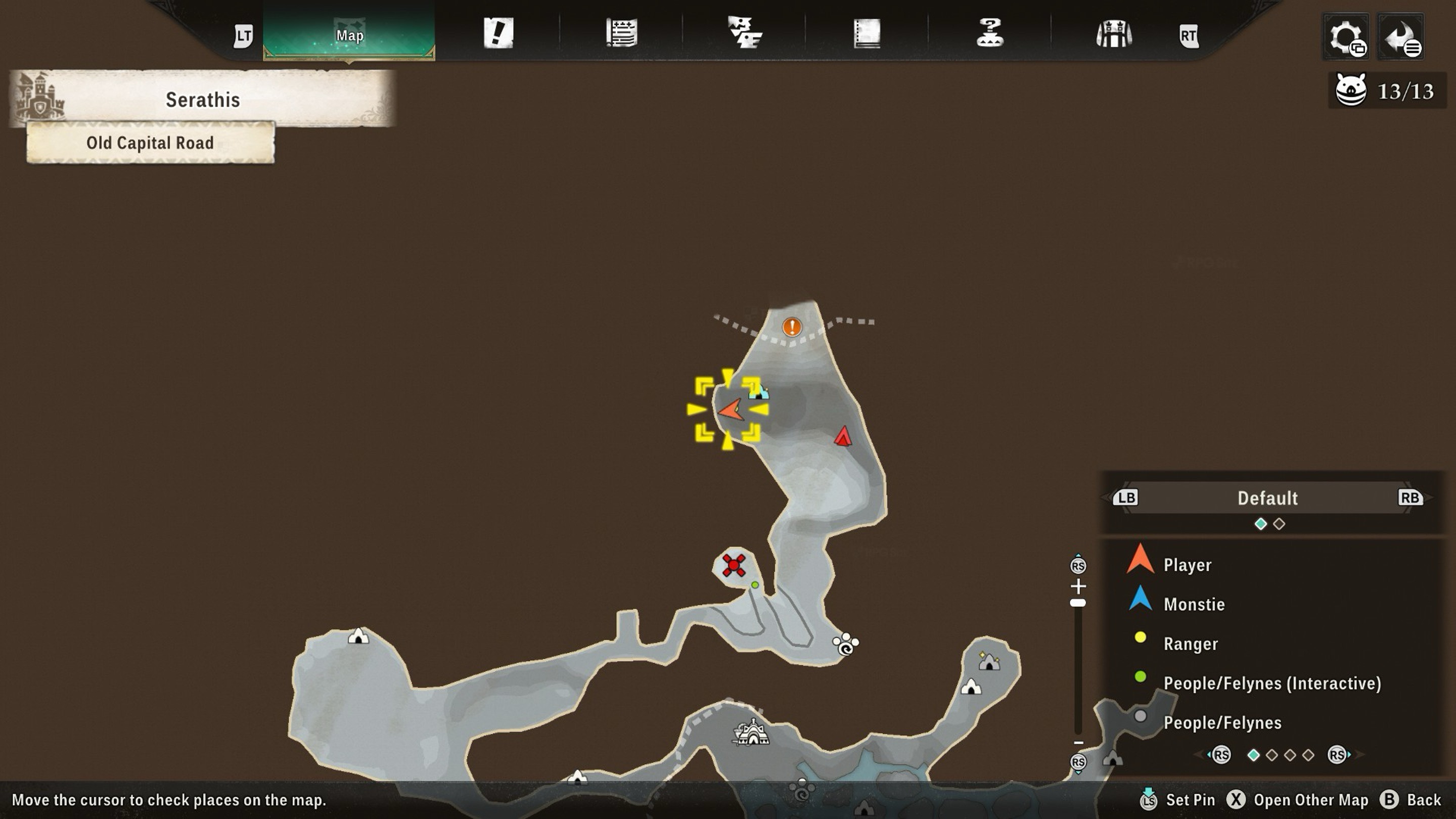Select the Old Capital Road area label
Viewport: 1456px width, 819px height.
(150, 143)
